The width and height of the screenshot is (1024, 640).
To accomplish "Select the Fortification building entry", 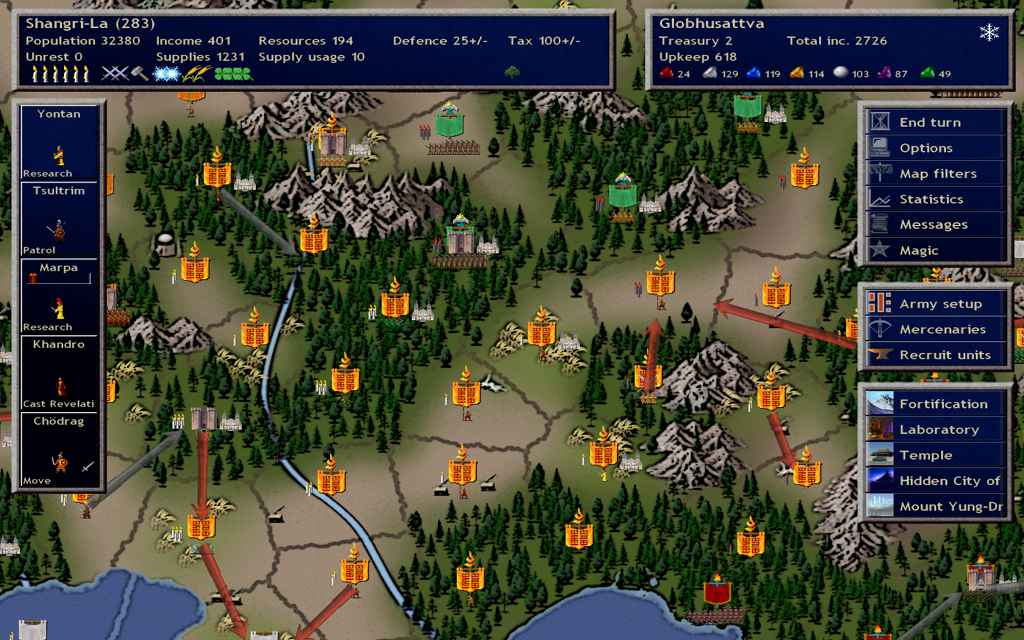I will point(936,404).
